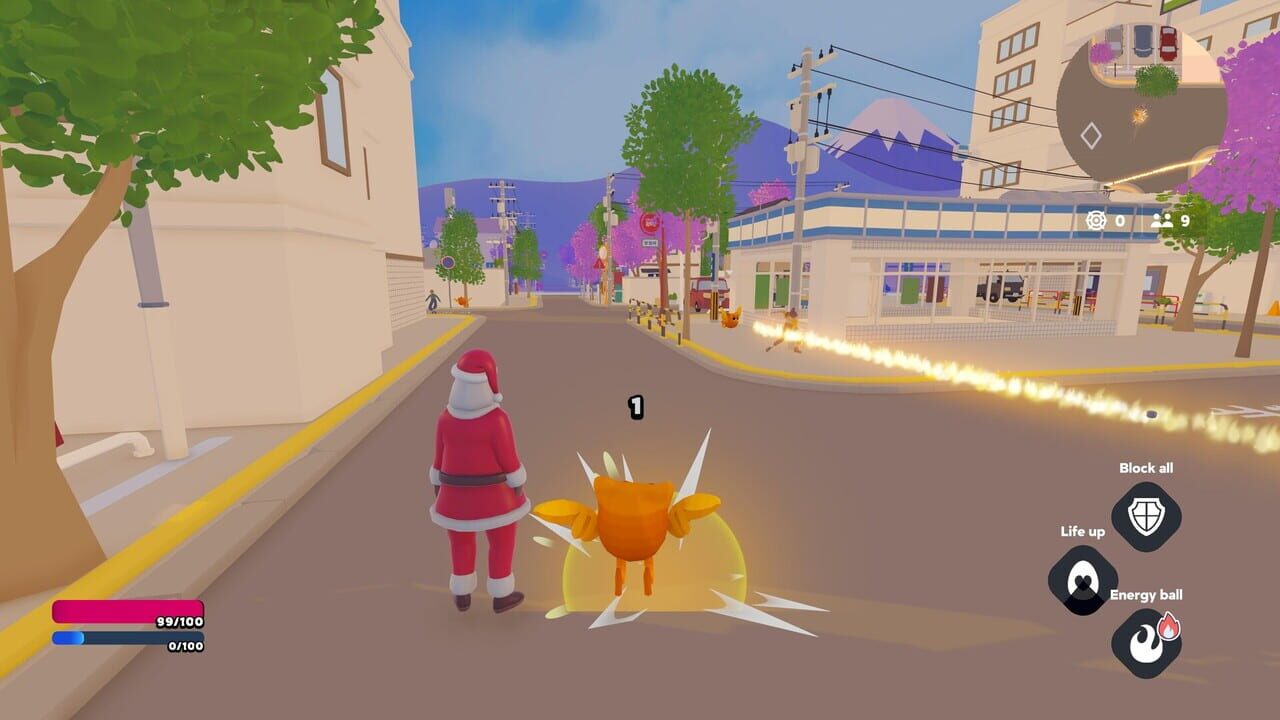Toggle the Energy ball cooldown indicator

coord(1143,640)
